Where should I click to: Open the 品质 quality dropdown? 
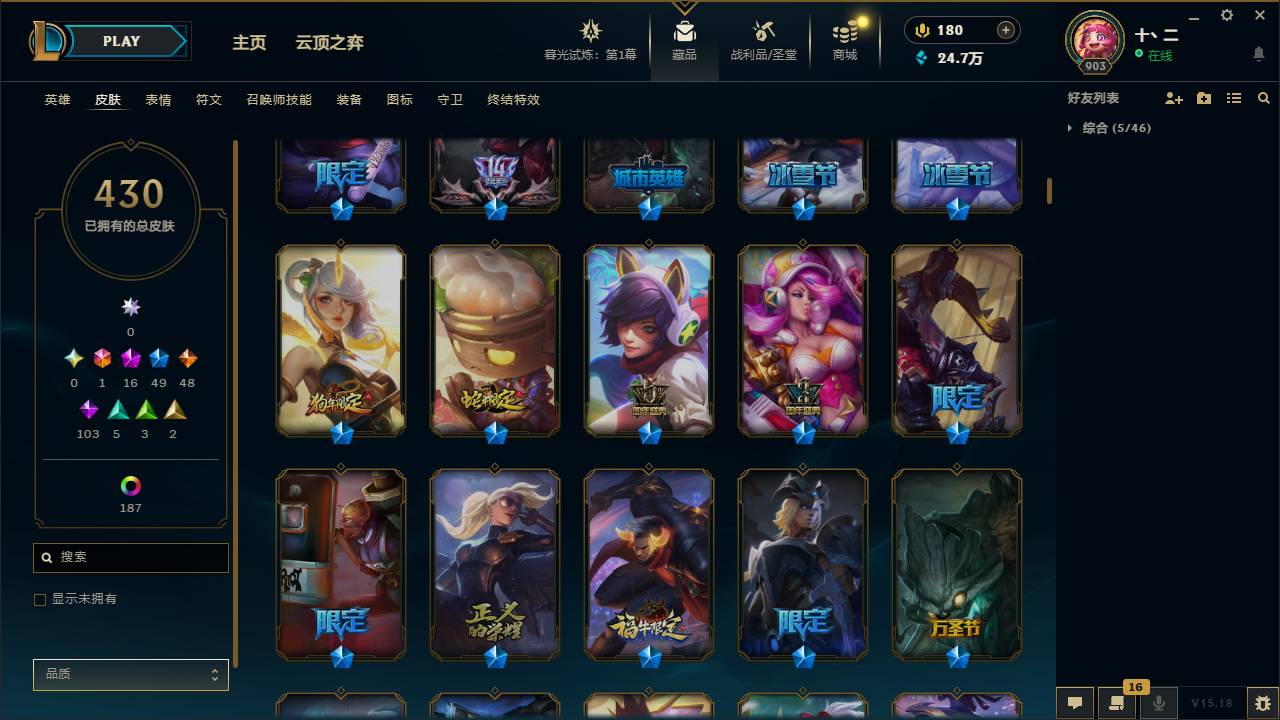tap(130, 674)
